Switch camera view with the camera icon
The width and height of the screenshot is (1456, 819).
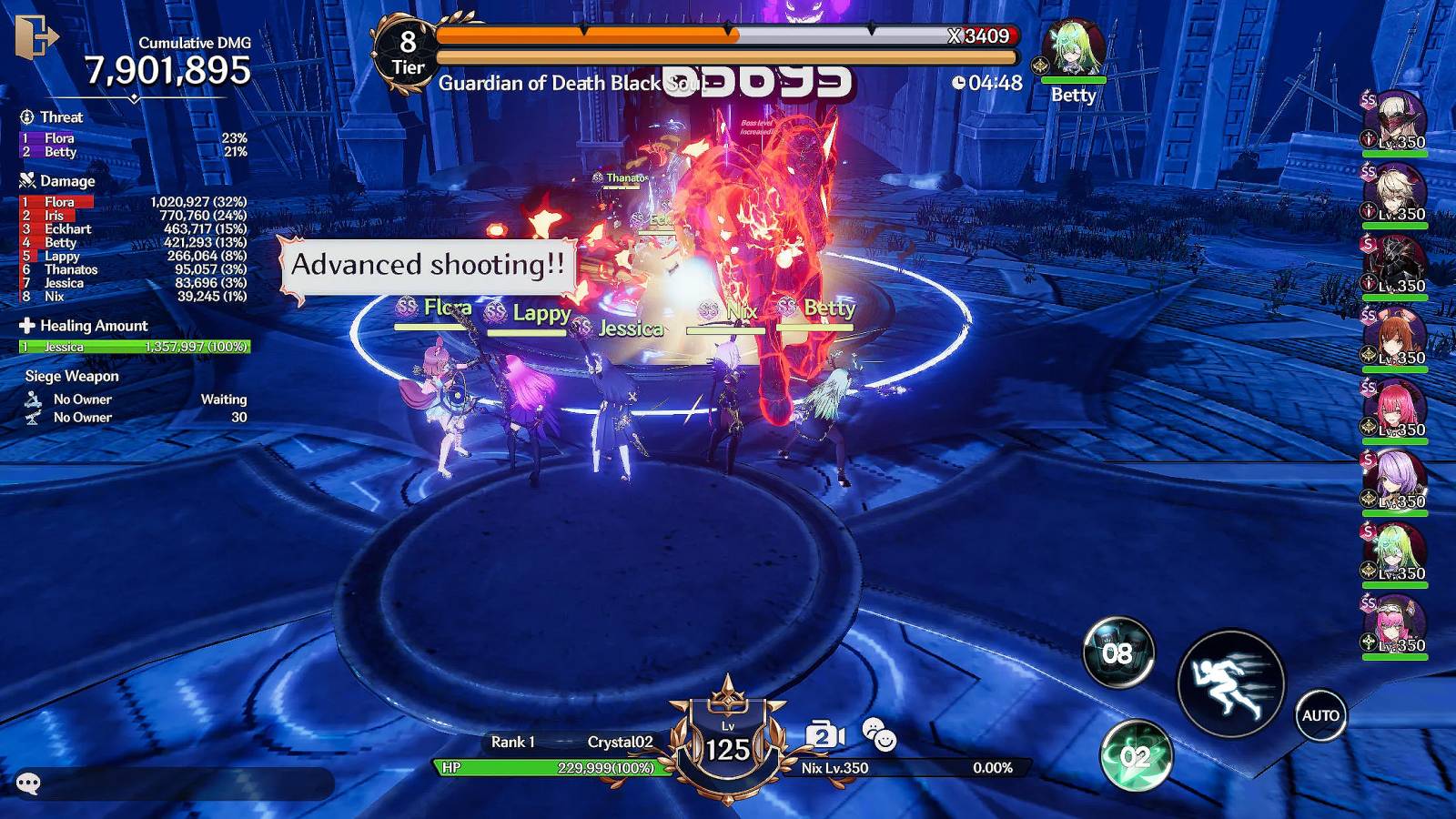824,735
